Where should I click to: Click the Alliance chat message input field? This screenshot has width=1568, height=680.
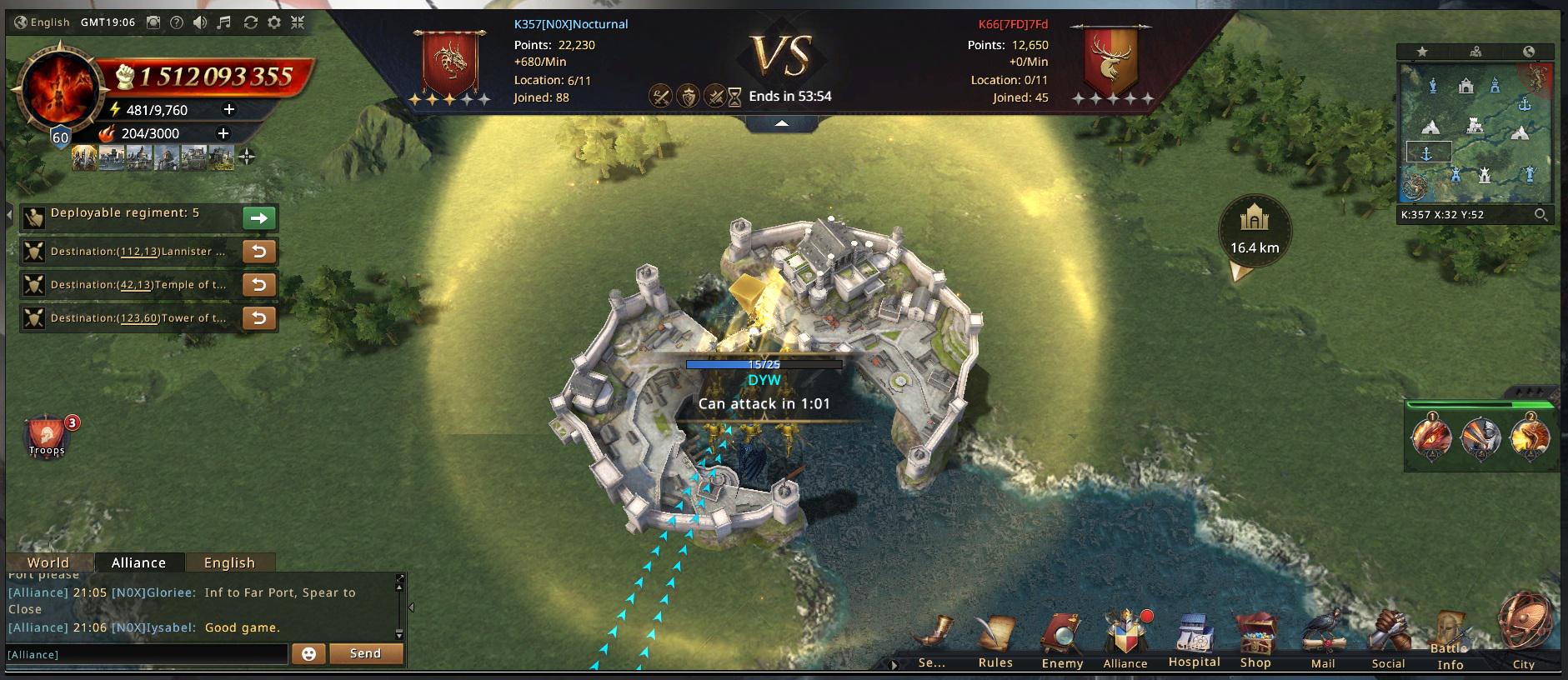(x=147, y=654)
